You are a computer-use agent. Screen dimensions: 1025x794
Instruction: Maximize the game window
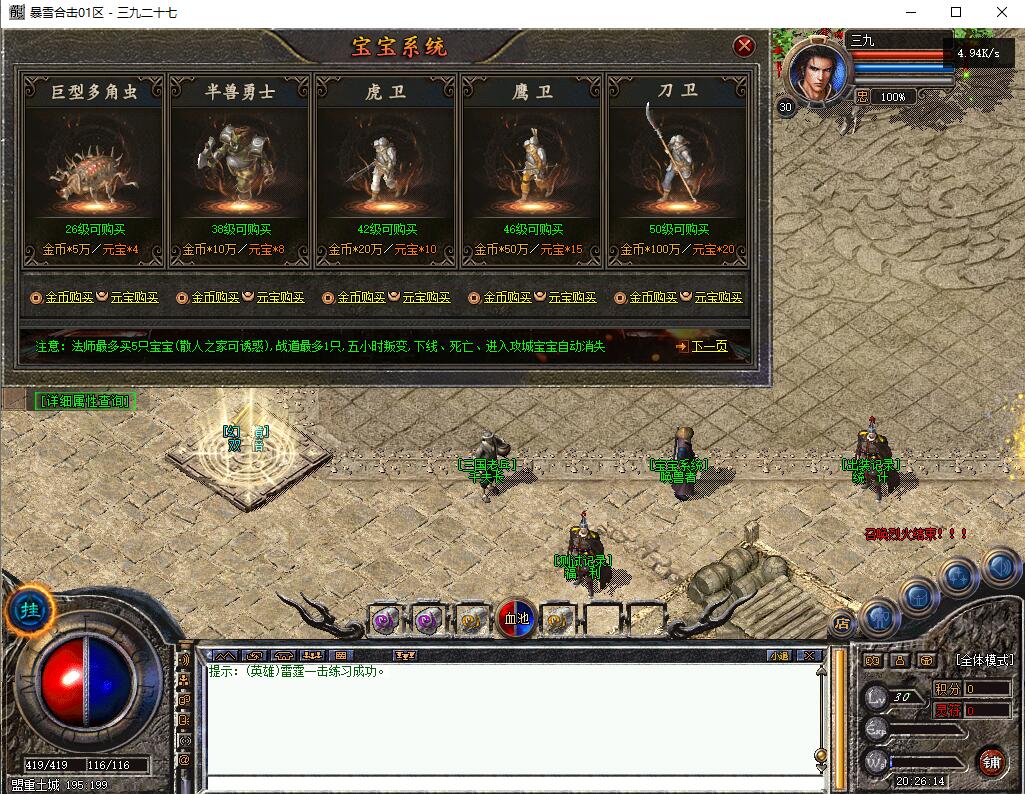tap(955, 12)
